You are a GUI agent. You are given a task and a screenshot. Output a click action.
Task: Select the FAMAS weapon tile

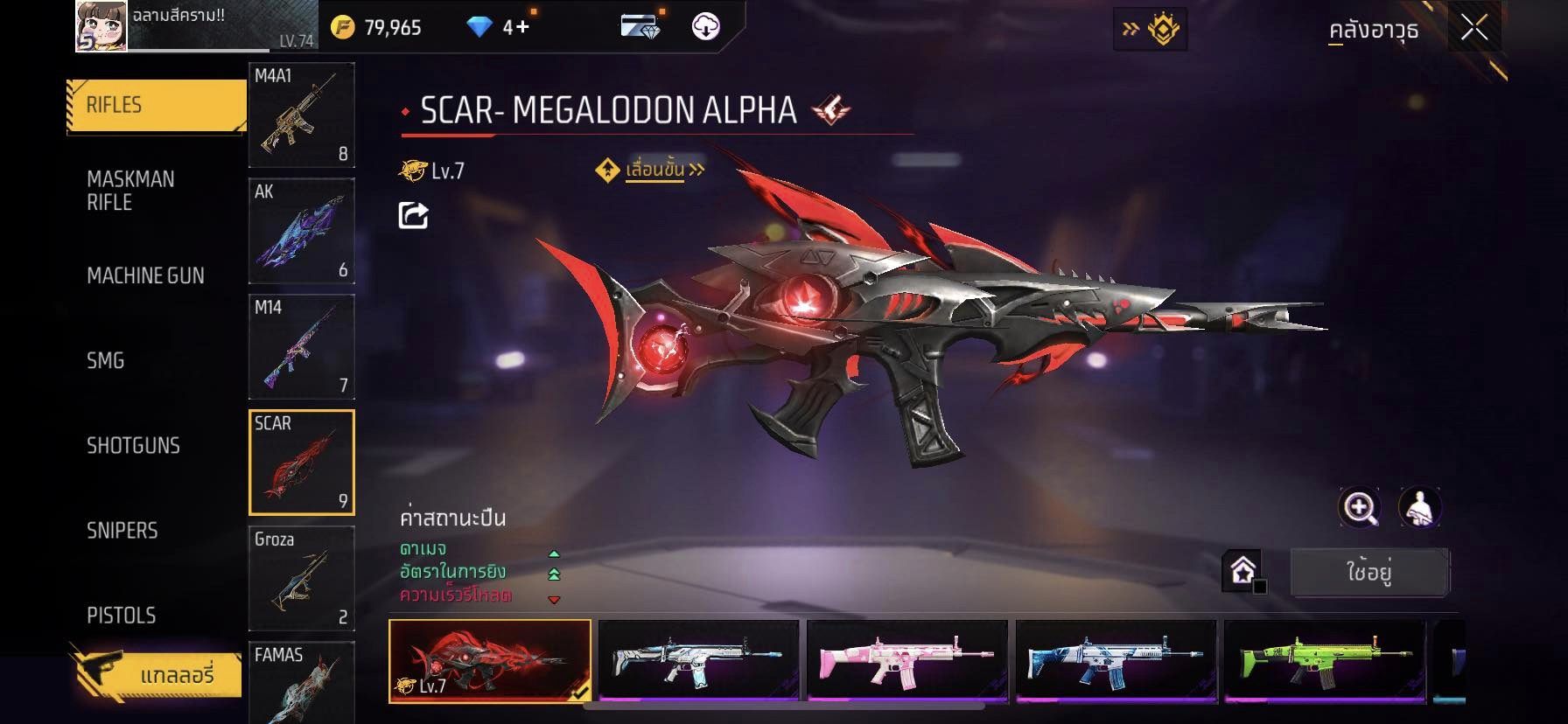pos(301,682)
